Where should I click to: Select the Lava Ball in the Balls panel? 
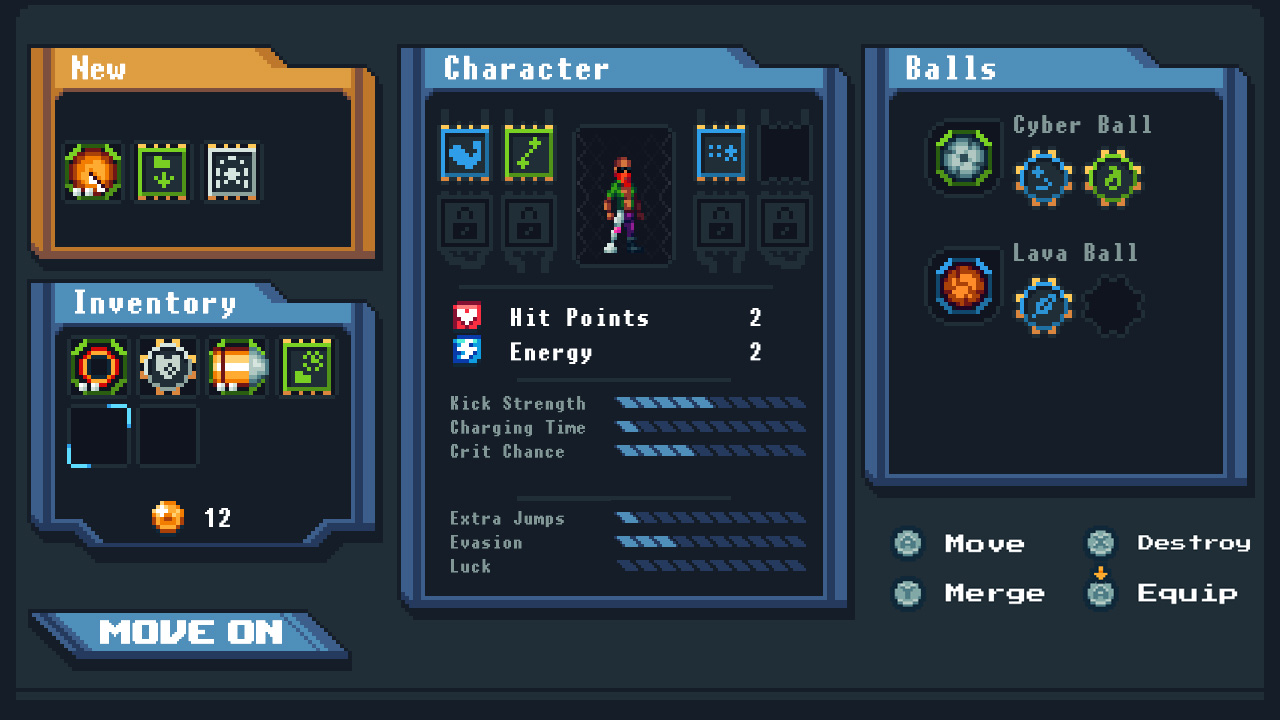962,290
